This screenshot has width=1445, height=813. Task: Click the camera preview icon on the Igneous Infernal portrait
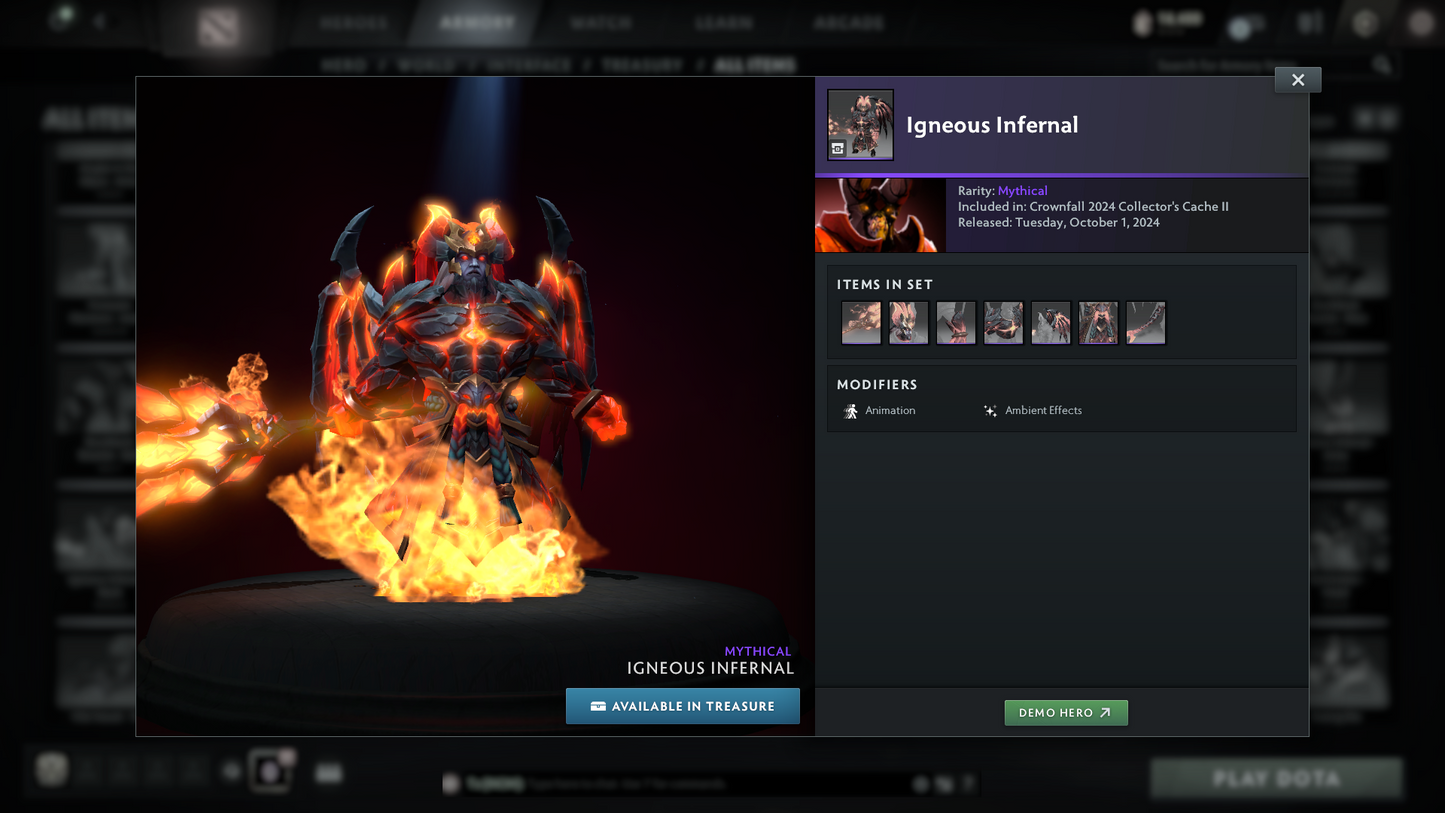coord(838,150)
